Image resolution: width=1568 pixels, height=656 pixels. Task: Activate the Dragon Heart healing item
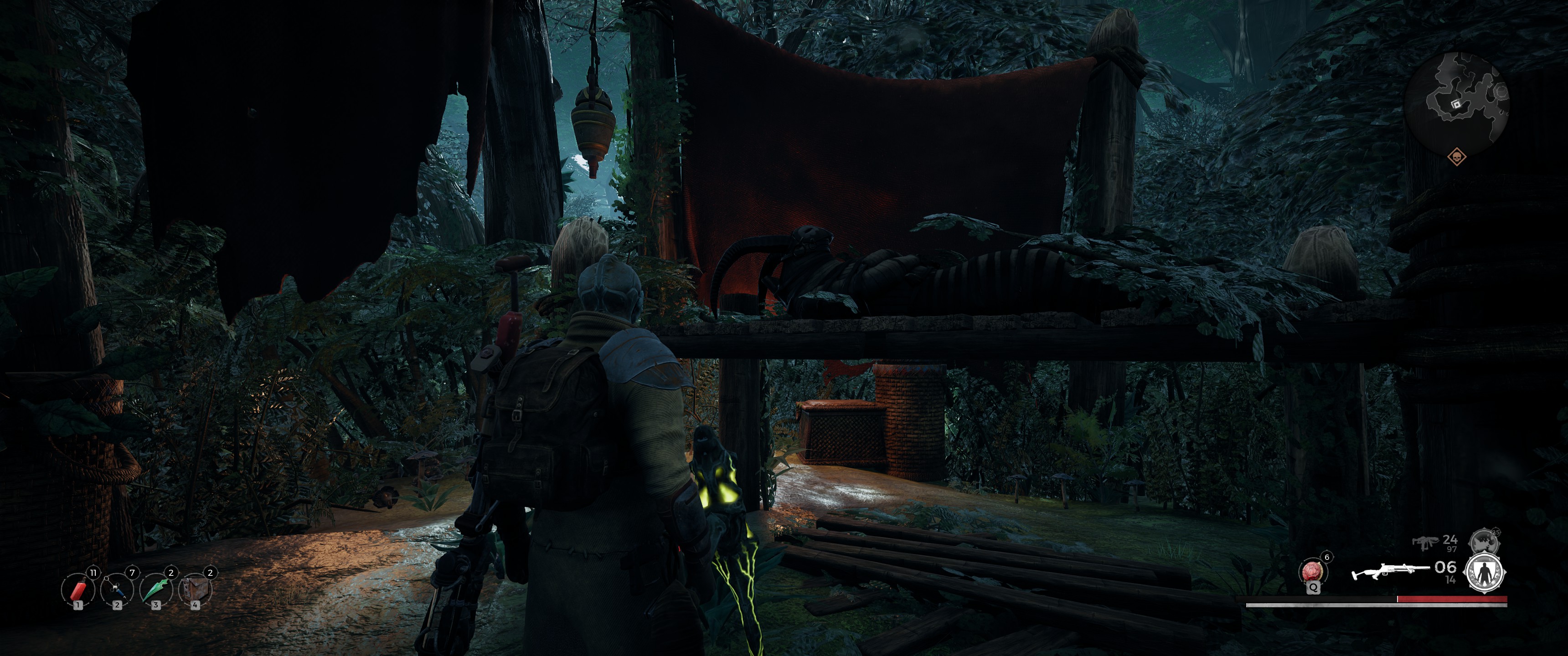1312,572
